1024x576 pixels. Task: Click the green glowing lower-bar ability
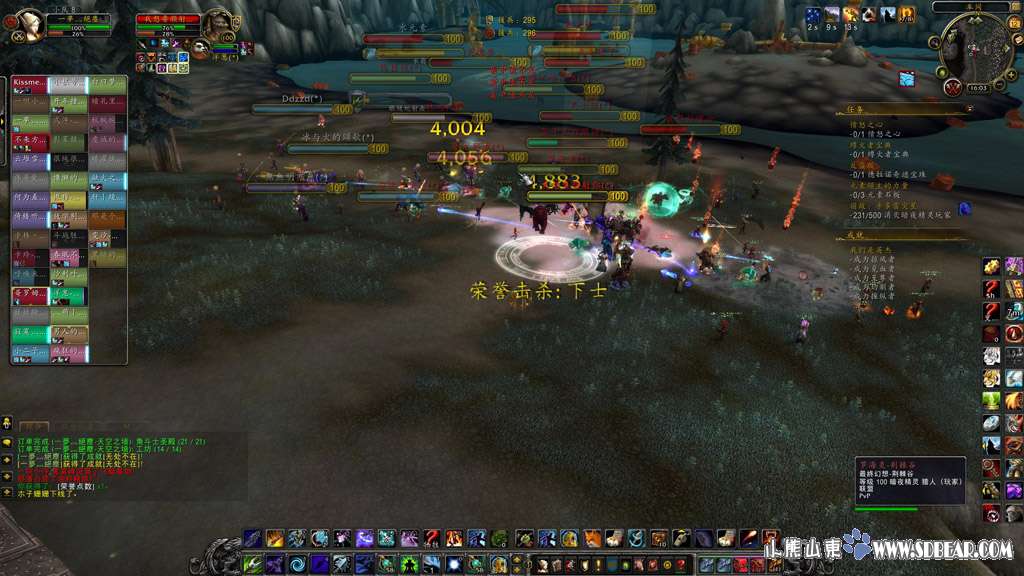point(407,563)
